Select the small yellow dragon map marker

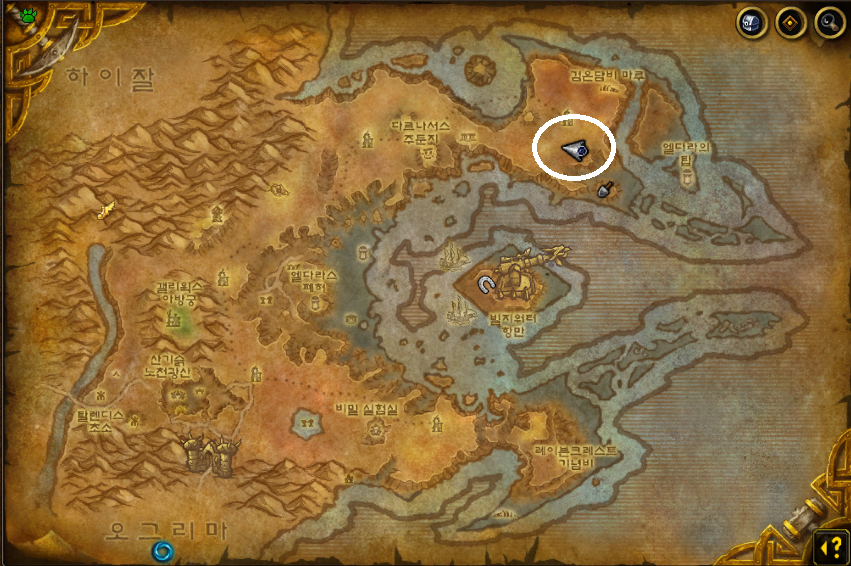pos(104,210)
